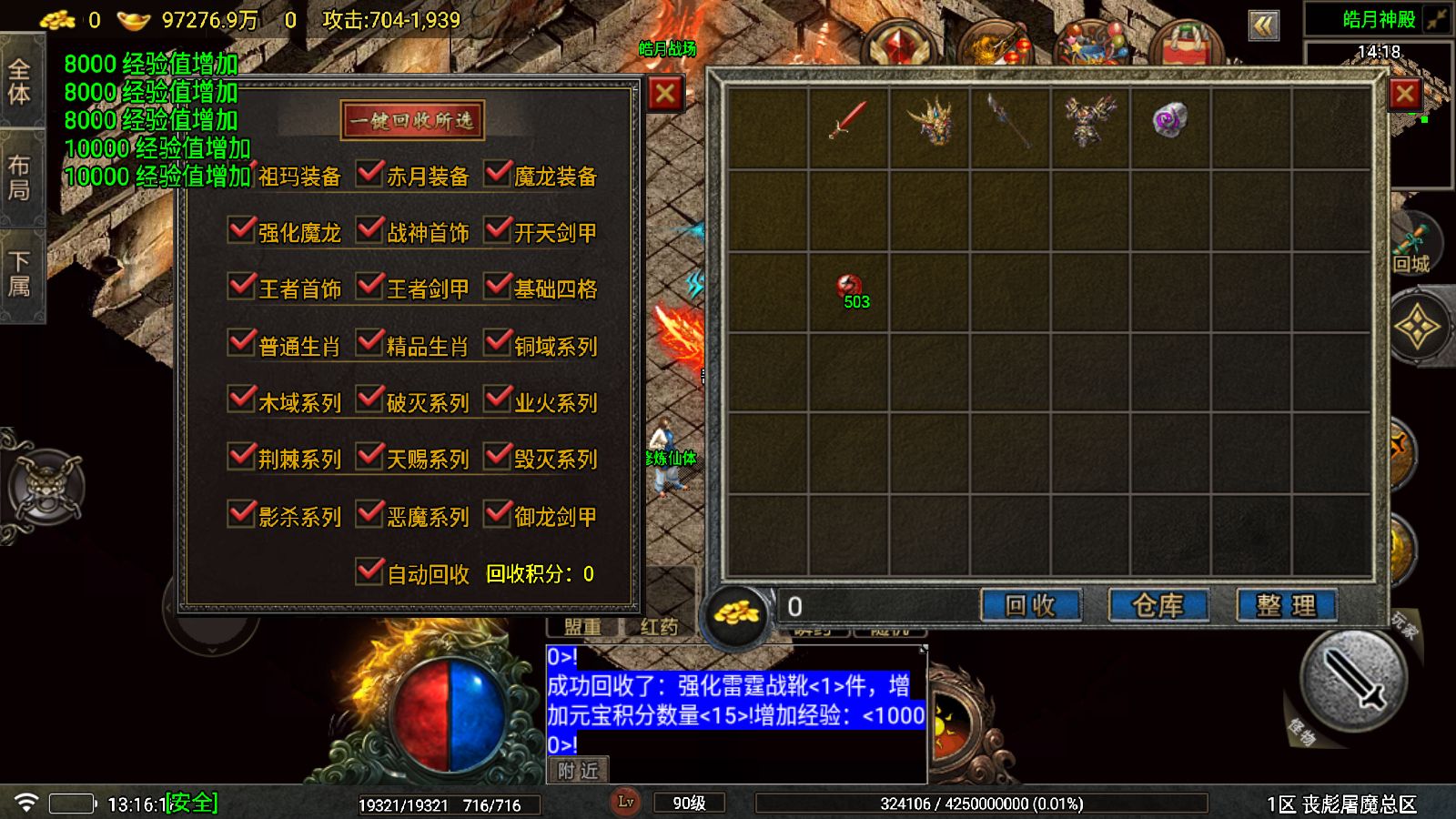
Task: Open the 仓库 warehouse
Action: pos(1158,605)
